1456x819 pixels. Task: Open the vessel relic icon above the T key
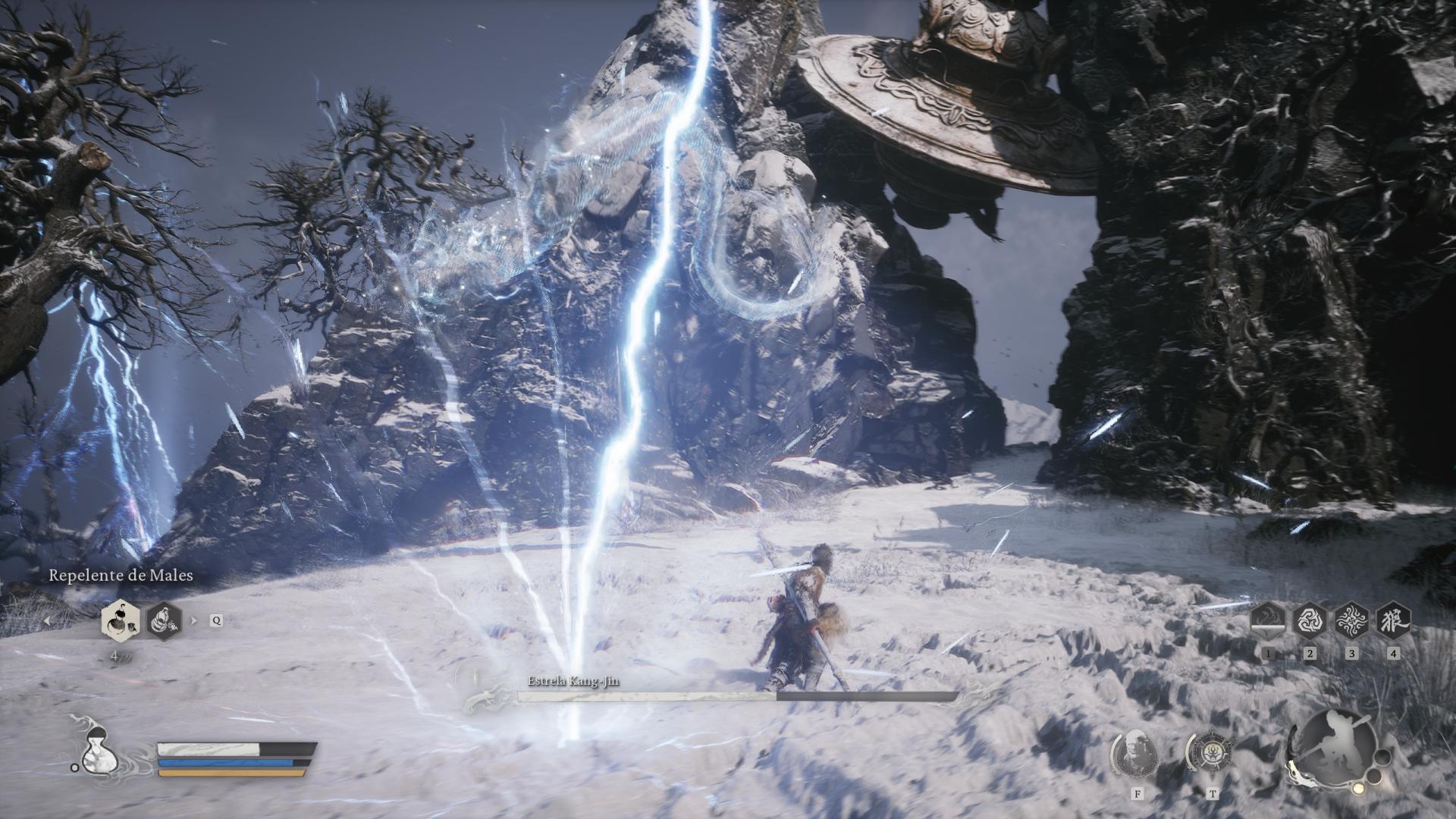[1212, 752]
